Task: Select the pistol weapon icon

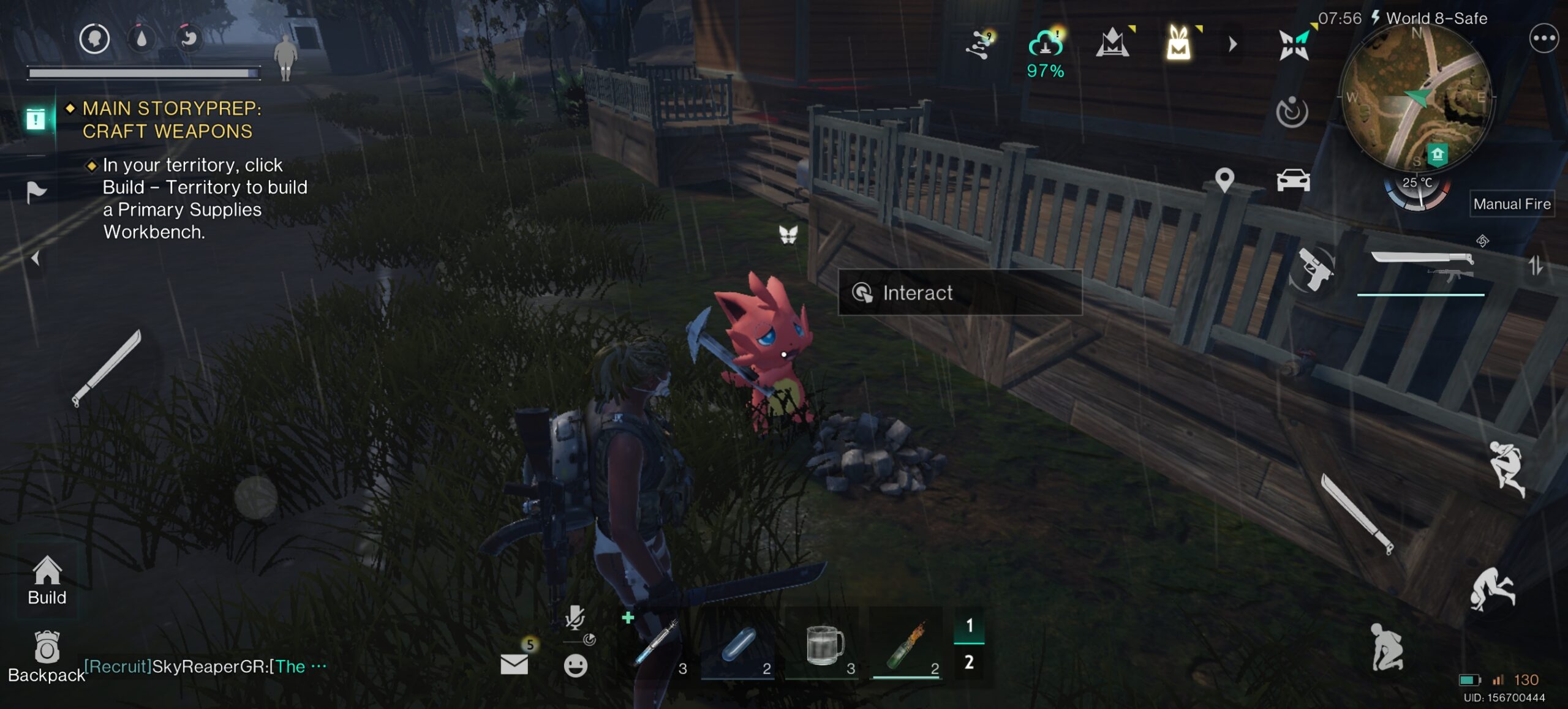Action: [x=1313, y=269]
